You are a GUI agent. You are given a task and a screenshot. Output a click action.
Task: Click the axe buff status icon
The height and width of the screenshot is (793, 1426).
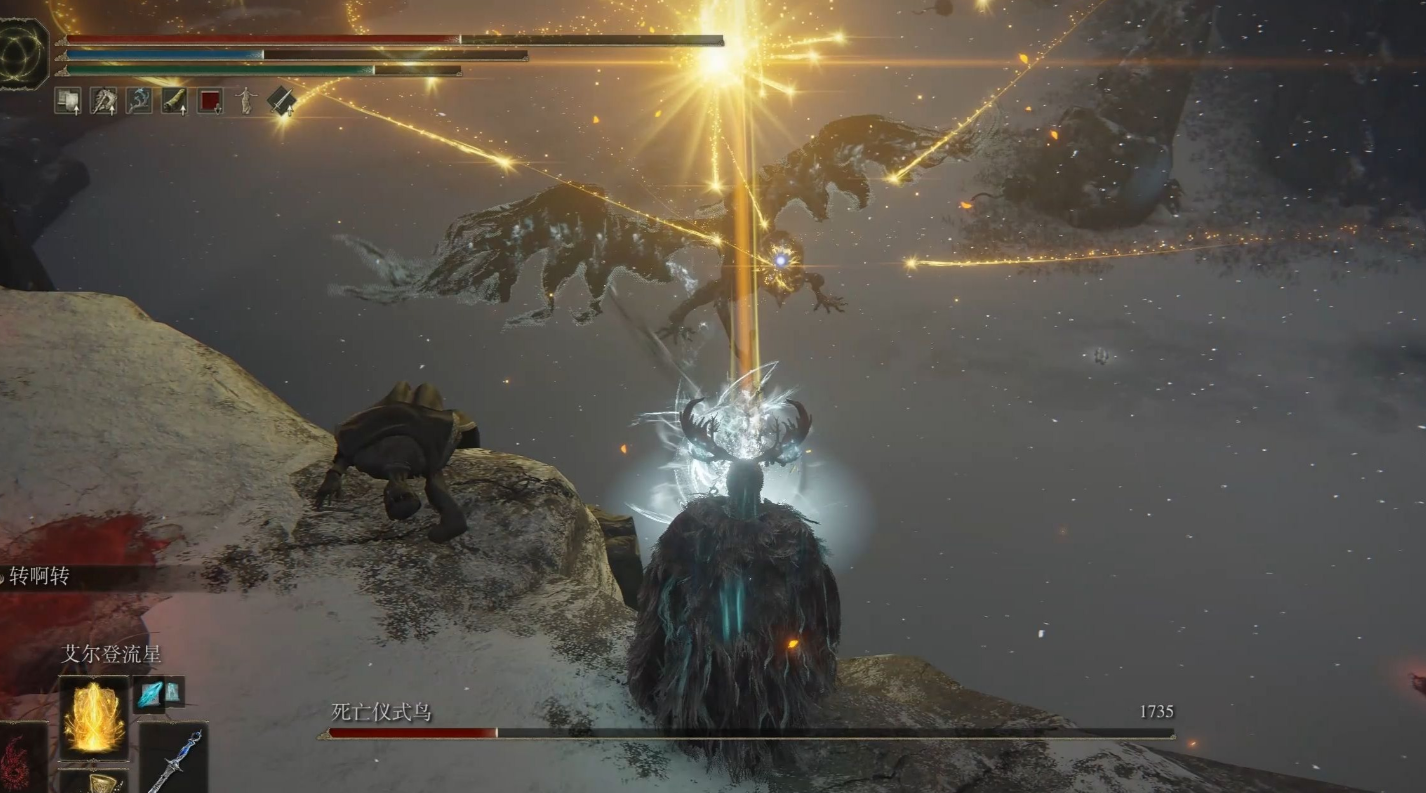[x=104, y=100]
